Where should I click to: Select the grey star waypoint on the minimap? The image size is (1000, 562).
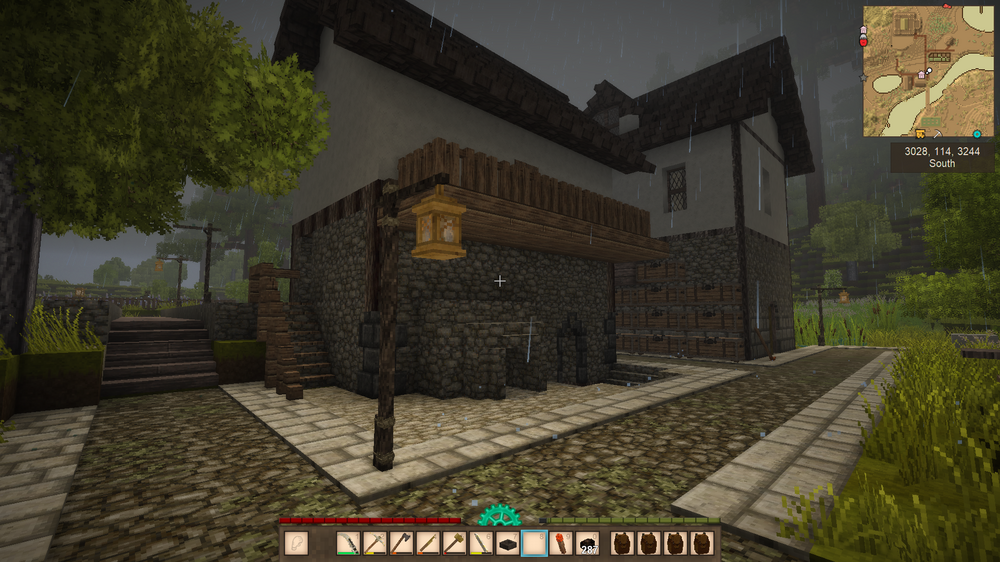tap(863, 76)
